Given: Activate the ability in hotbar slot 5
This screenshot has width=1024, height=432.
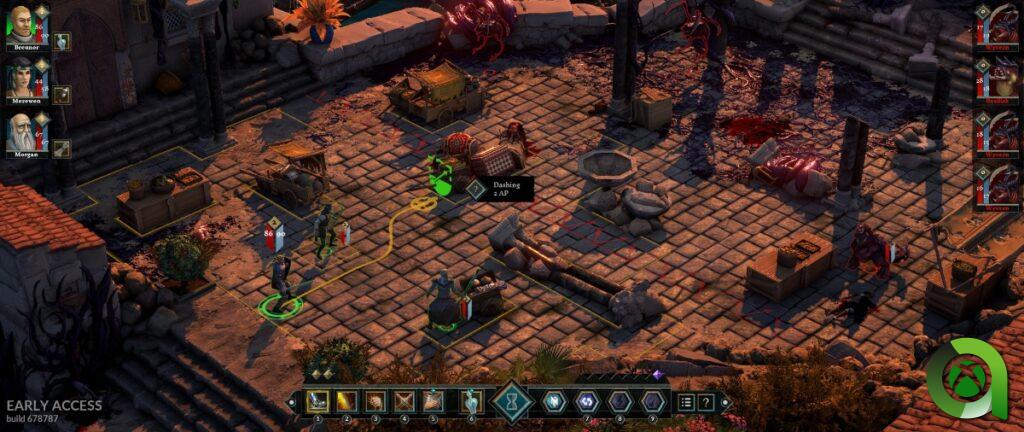Looking at the screenshot, I should pyautogui.click(x=434, y=402).
